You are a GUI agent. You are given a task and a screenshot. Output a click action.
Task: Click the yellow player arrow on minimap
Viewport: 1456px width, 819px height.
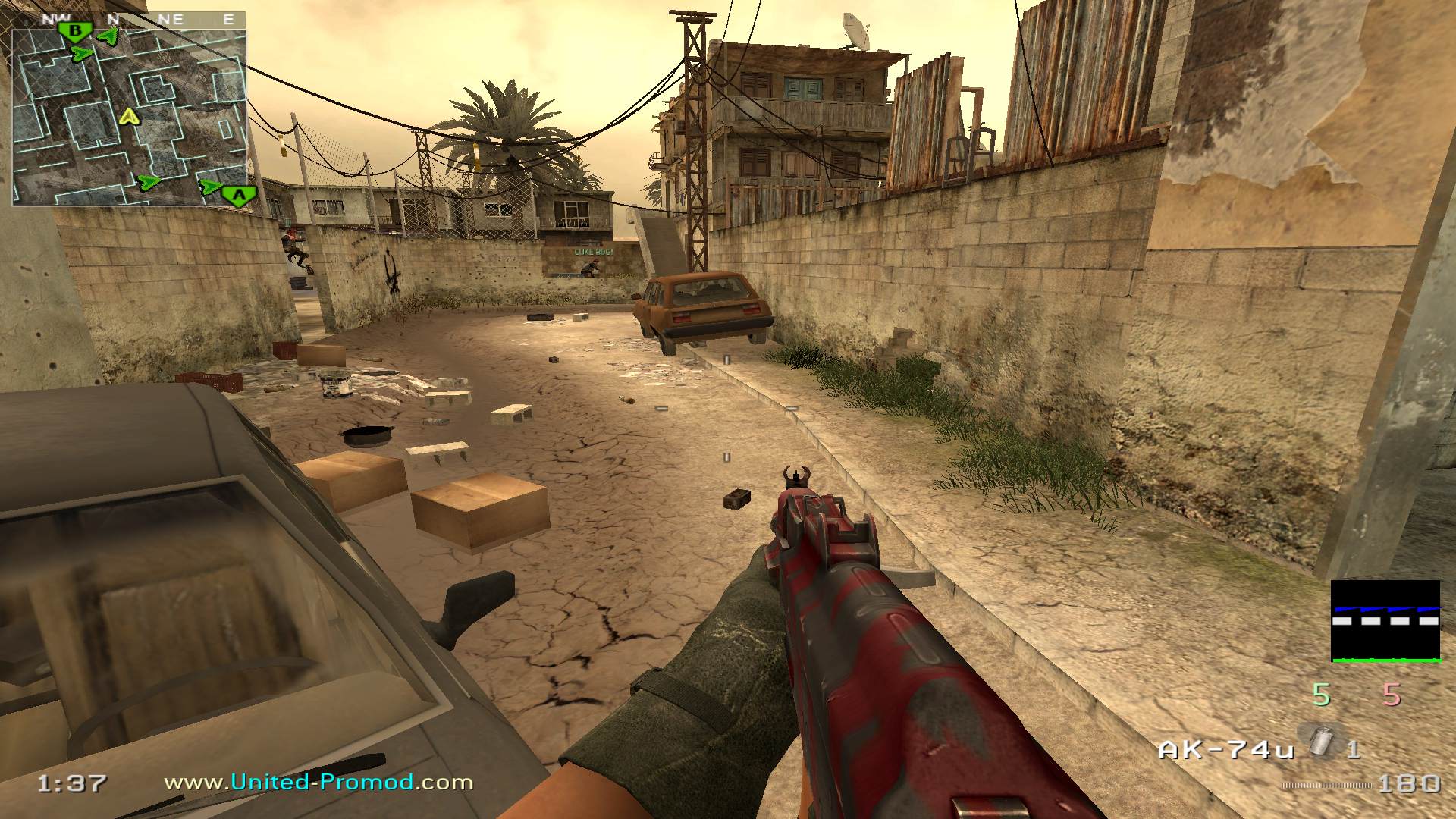click(130, 116)
